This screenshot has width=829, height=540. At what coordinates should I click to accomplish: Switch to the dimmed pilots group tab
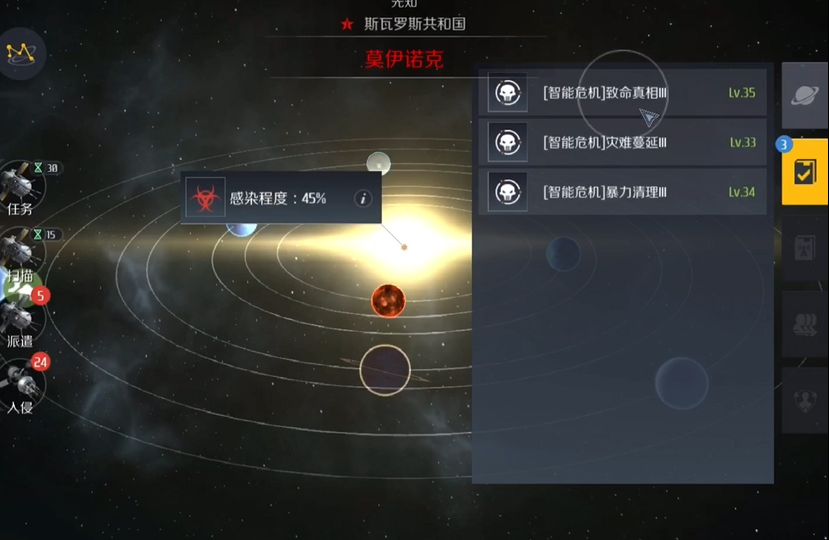804,324
